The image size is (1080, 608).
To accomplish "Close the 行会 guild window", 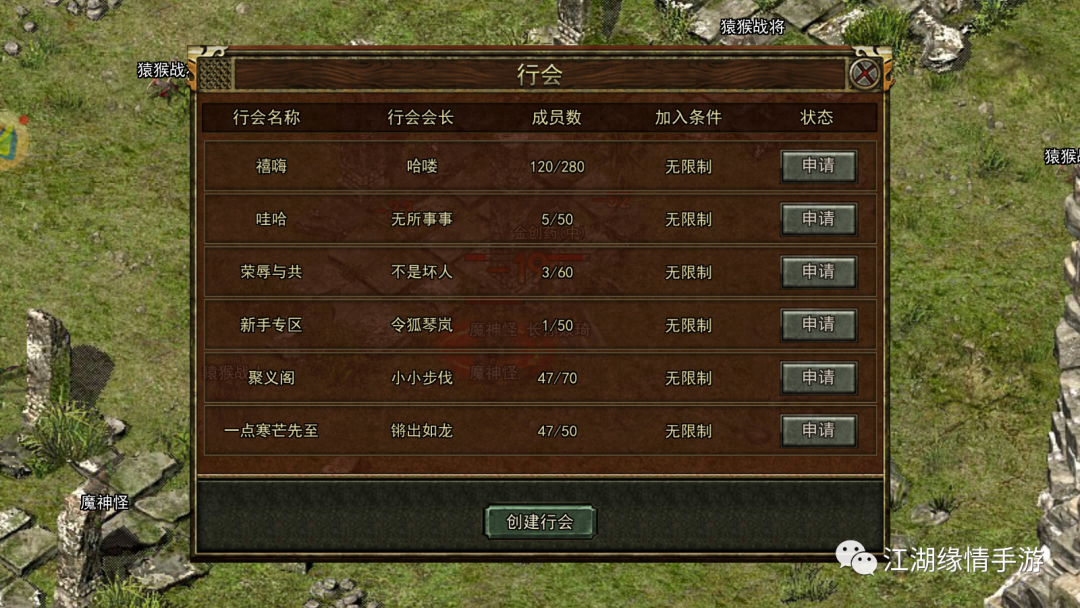I will click(x=864, y=73).
